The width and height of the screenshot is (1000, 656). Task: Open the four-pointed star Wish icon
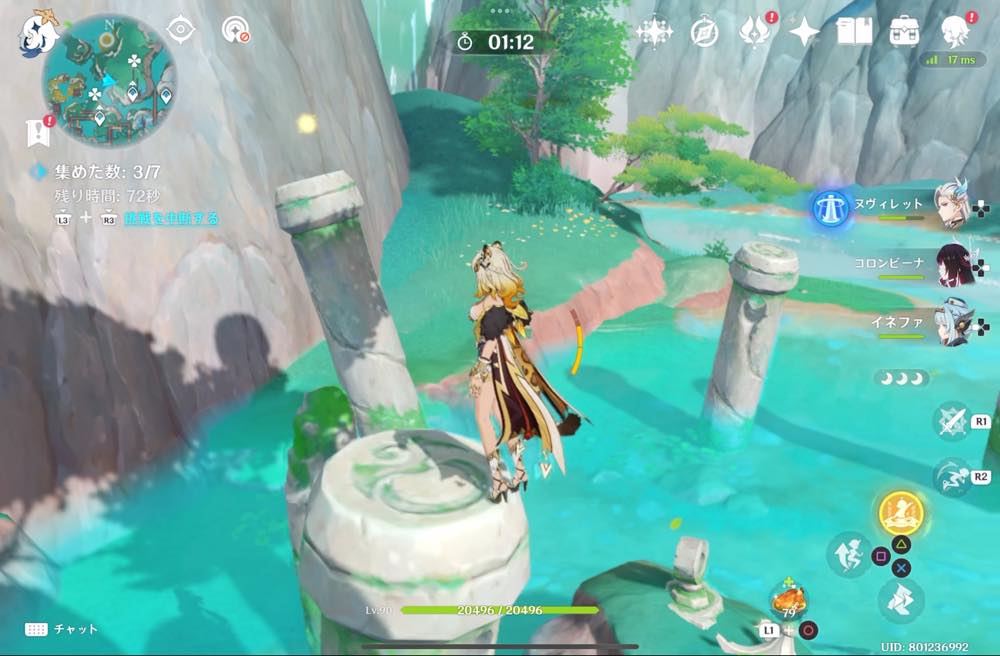point(804,32)
